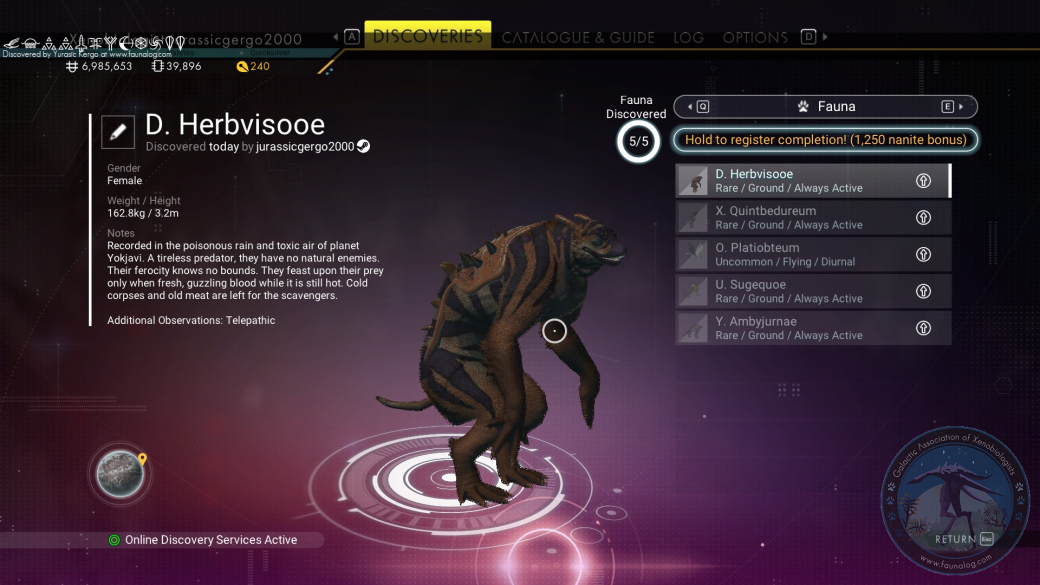Select D. Herbvisooe in the fauna list
Screen dimensions: 1040x585
point(812,181)
